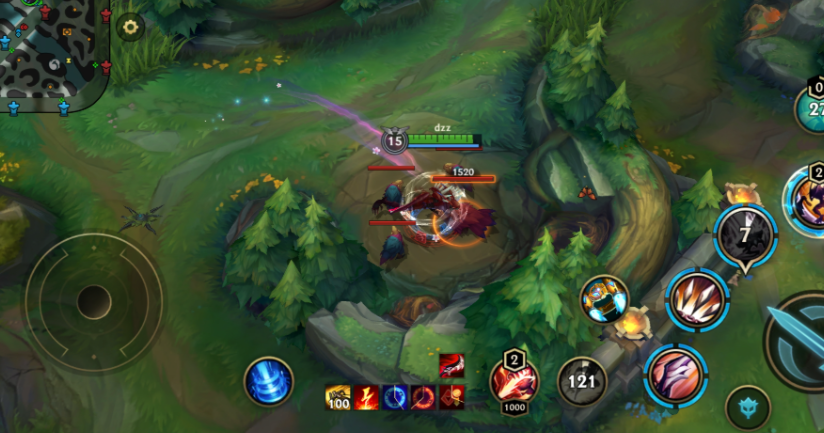Tap the summoner spell on 121 cooldown
This screenshot has width=824, height=433.
(581, 381)
